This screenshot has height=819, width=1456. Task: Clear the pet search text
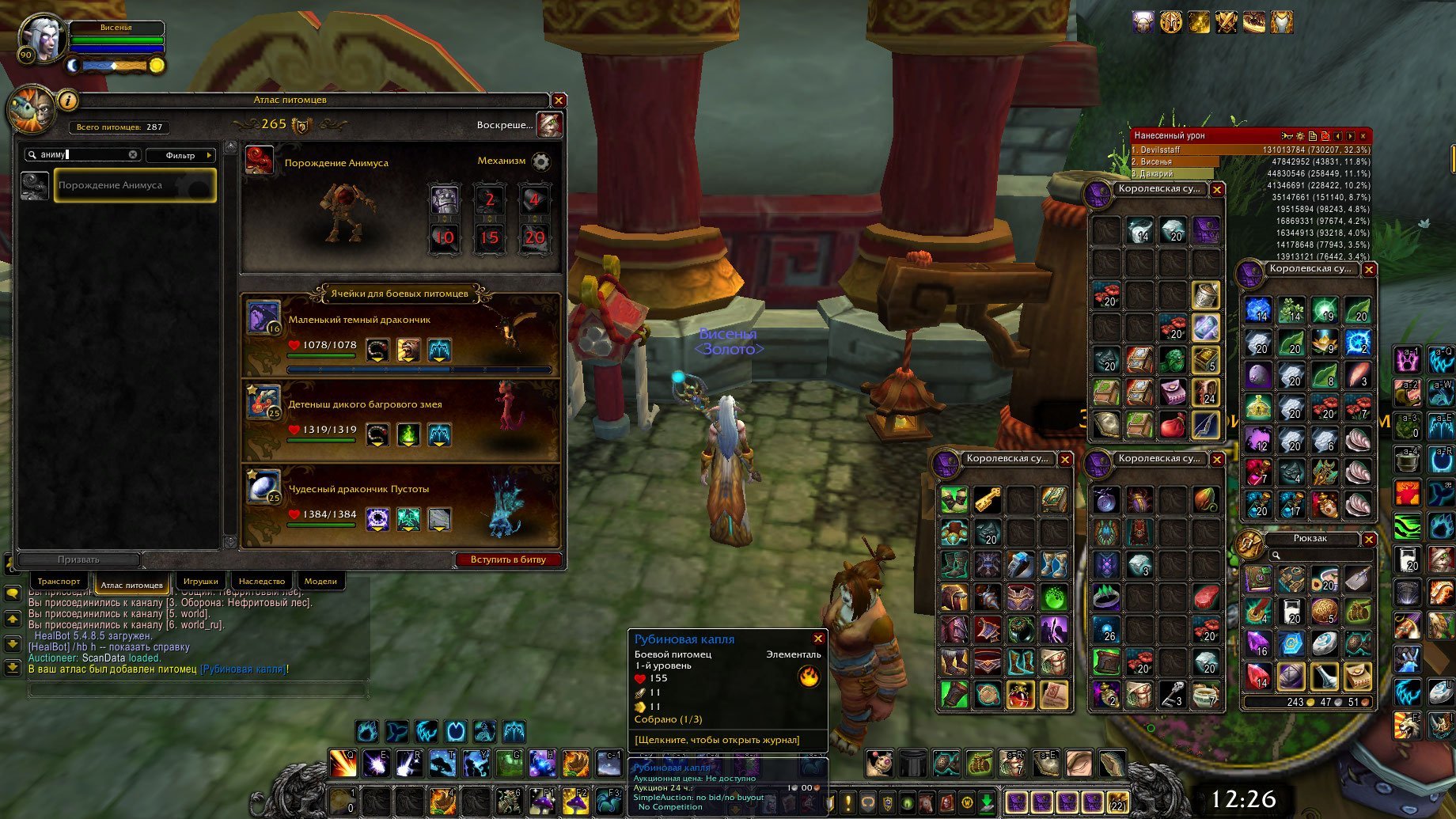pyautogui.click(x=133, y=155)
